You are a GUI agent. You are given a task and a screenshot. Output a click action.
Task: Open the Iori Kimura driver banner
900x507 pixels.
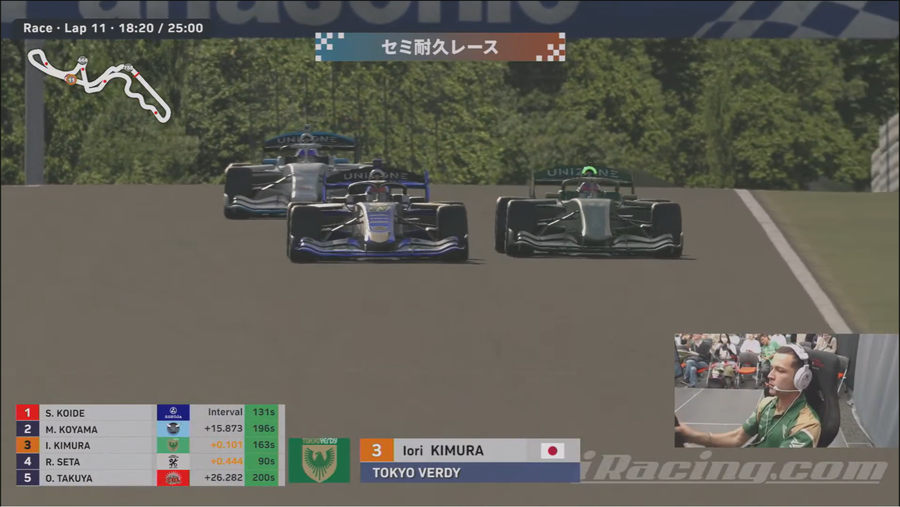click(469, 460)
